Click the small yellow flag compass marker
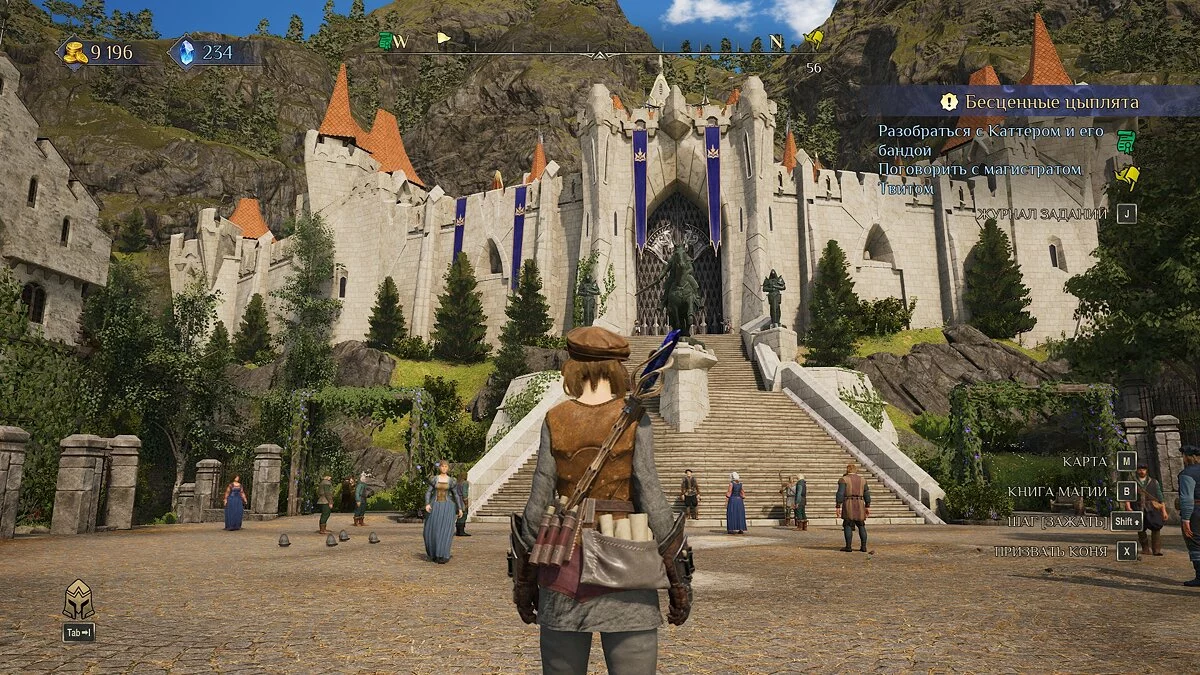 (x=444, y=39)
